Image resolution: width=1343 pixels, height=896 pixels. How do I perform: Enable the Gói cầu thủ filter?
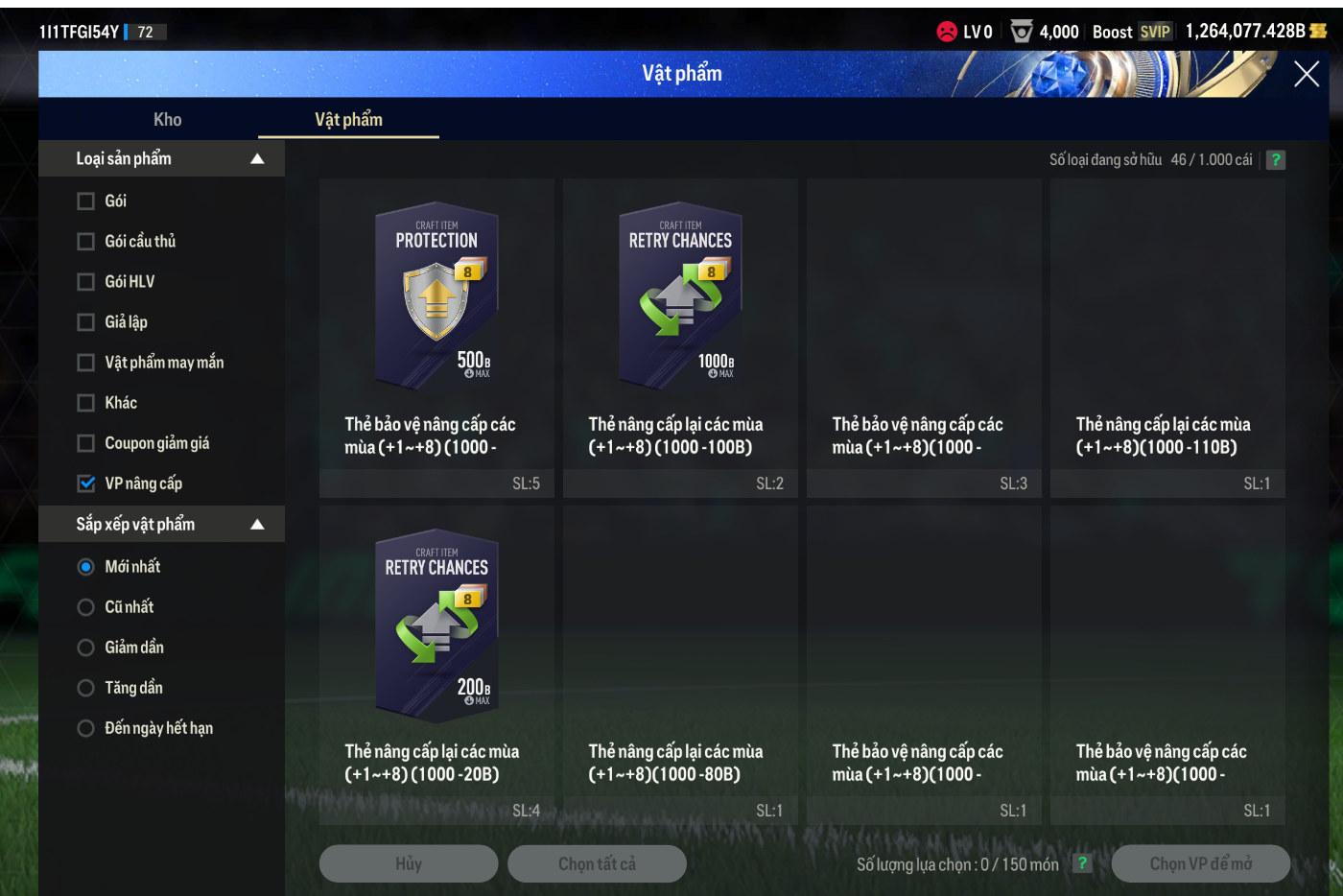(86, 242)
